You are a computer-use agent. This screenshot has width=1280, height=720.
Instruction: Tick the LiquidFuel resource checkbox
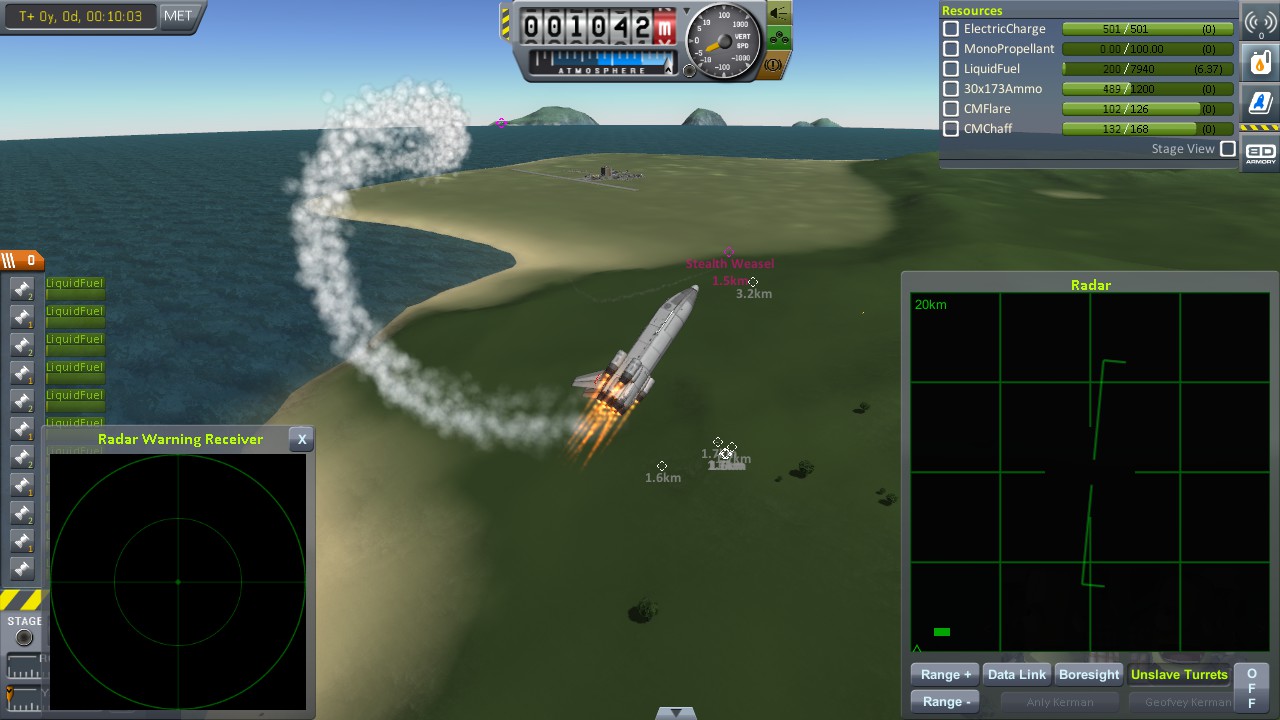pos(951,69)
